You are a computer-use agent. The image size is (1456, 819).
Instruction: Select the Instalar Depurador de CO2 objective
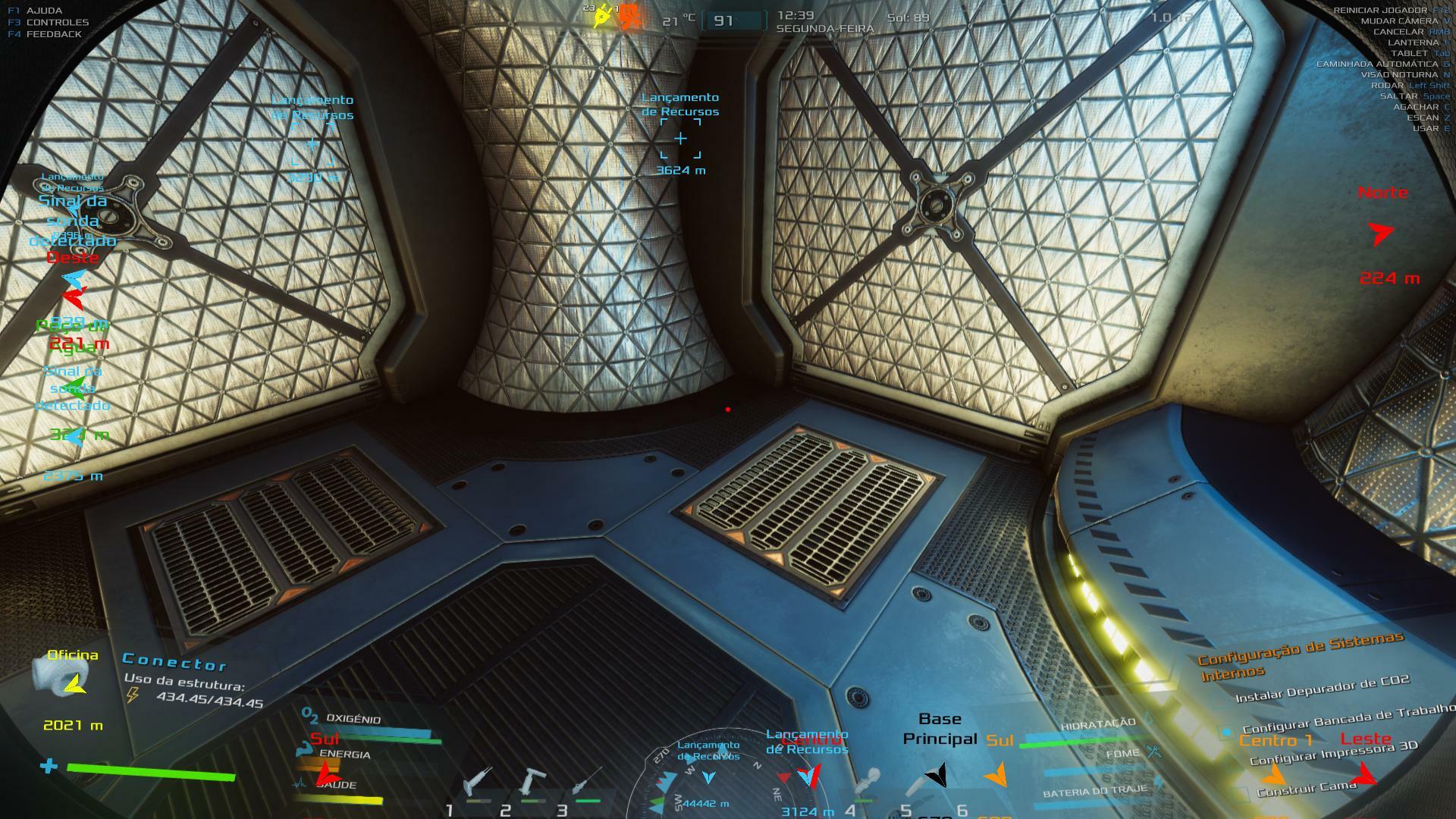point(1322,689)
